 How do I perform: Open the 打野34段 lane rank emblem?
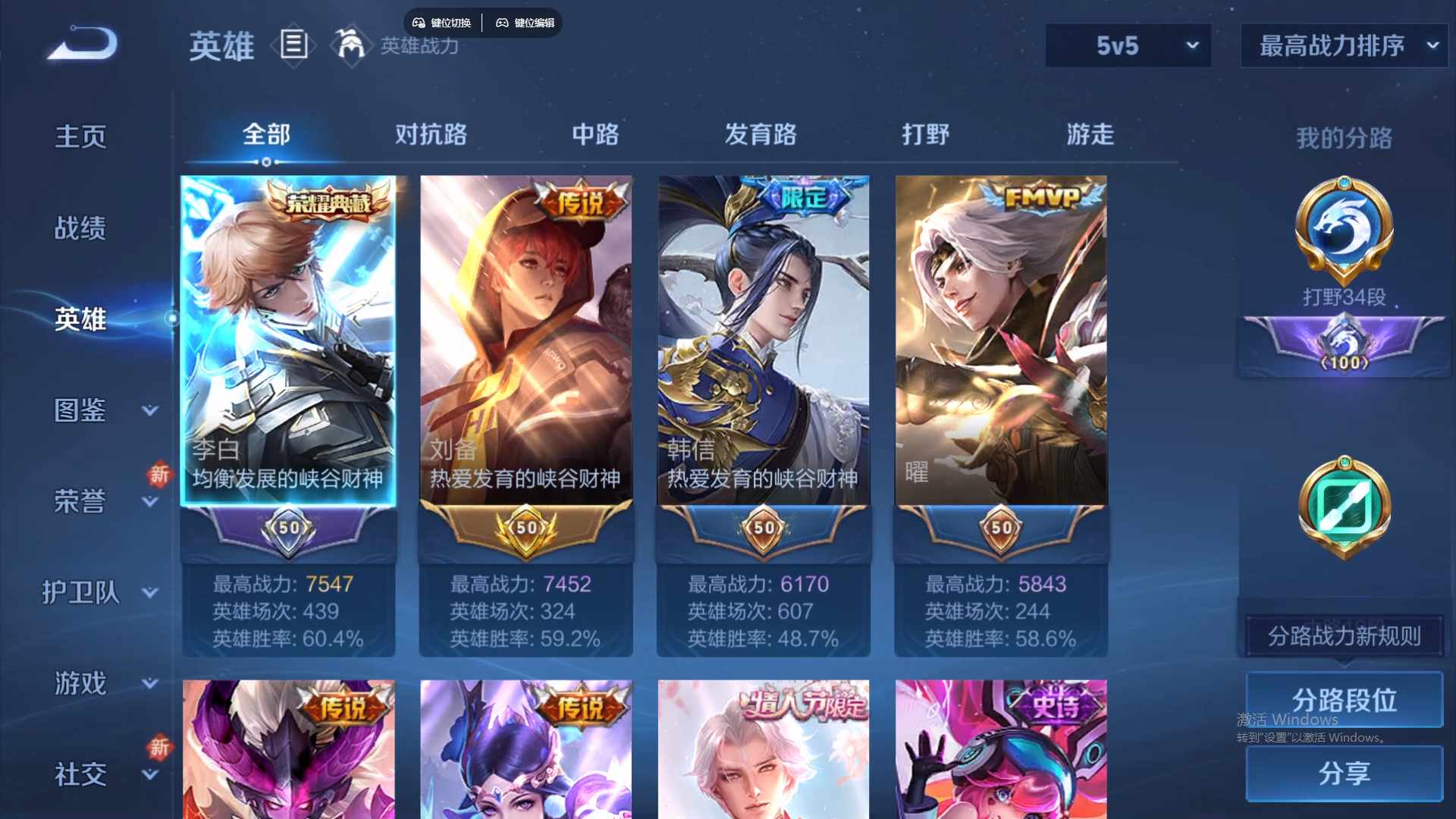pyautogui.click(x=1342, y=231)
